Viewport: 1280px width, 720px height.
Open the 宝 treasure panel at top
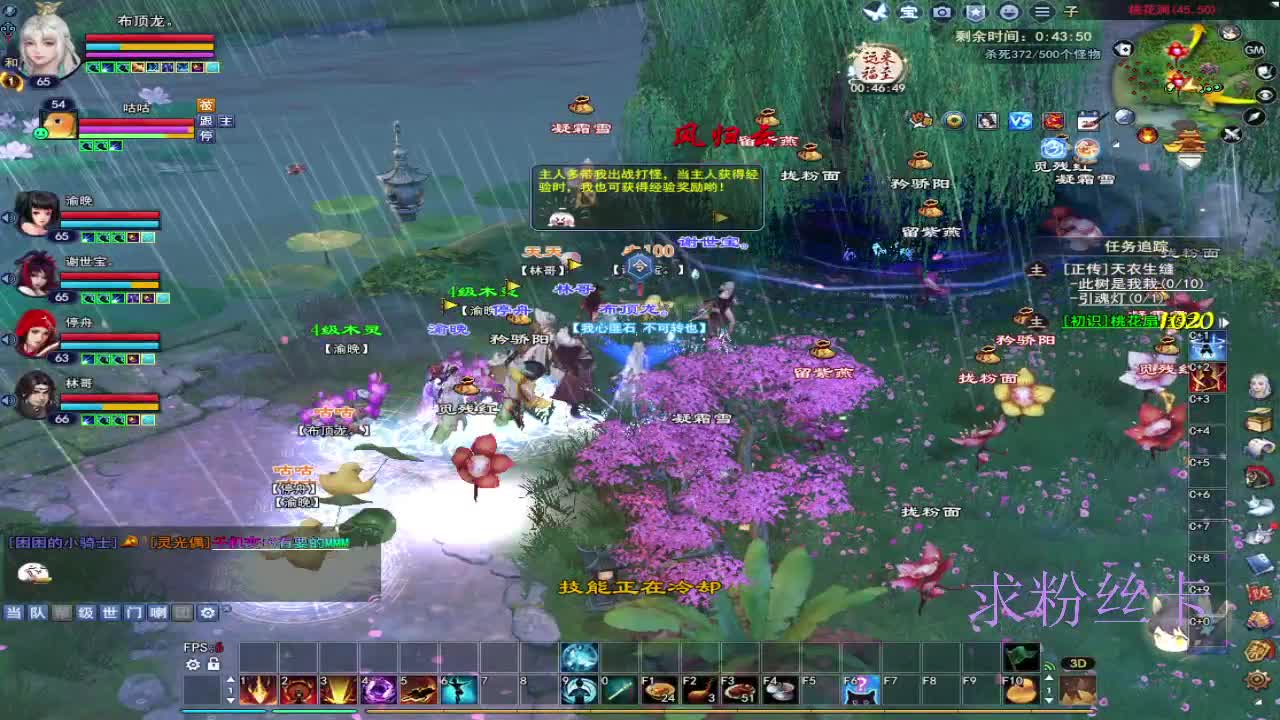(907, 13)
